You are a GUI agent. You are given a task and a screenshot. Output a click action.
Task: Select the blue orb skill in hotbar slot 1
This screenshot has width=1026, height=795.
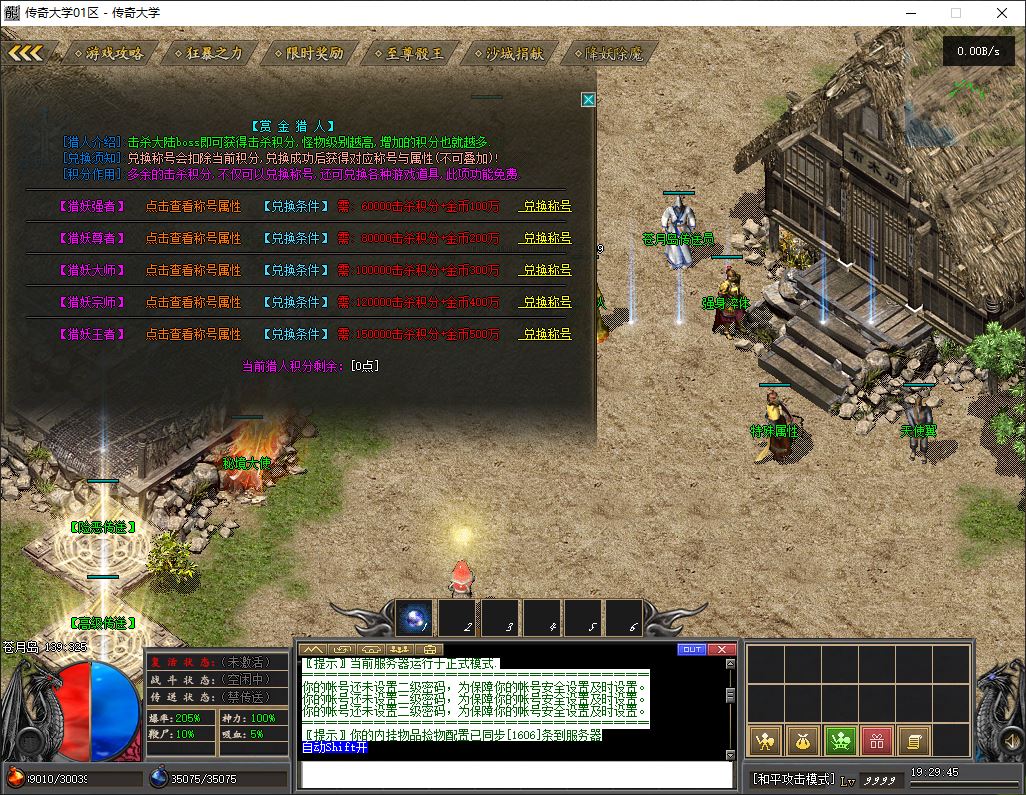(x=415, y=619)
